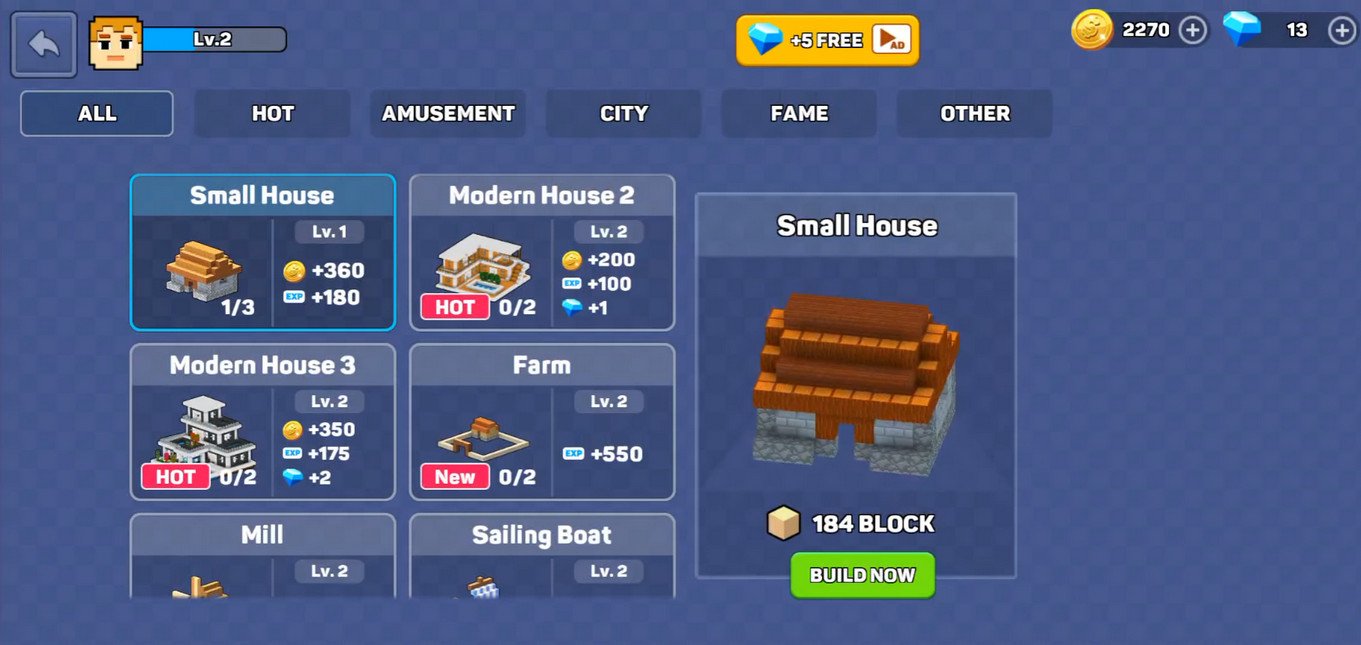Screen dimensions: 1361x645
Task: Choose the Modern House 2 card
Action: point(542,253)
